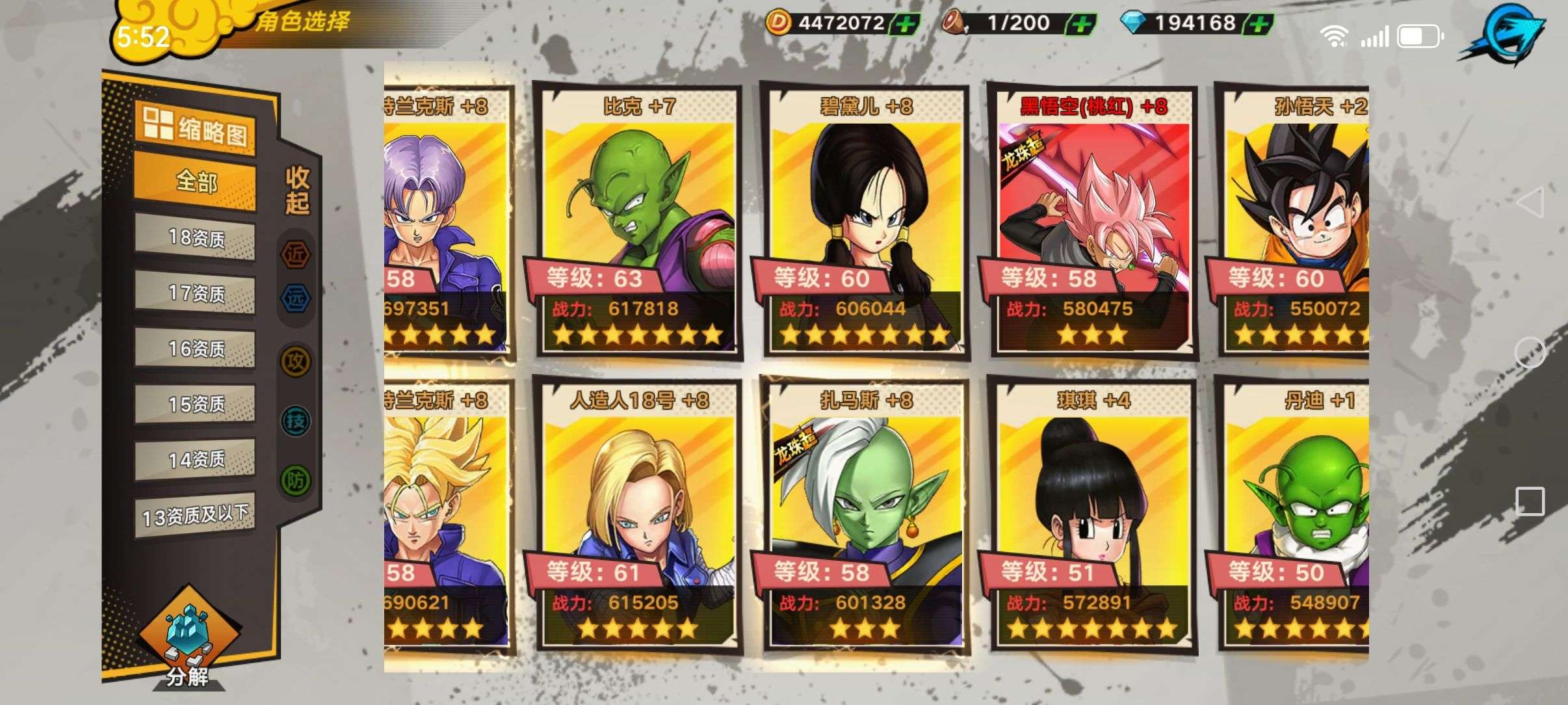Filter characters by 18资质
The width and height of the screenshot is (1568, 705).
coord(195,239)
